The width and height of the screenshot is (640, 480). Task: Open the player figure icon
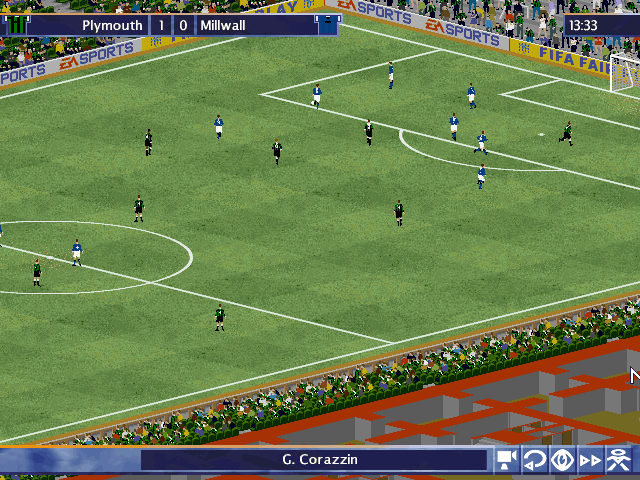(621, 460)
